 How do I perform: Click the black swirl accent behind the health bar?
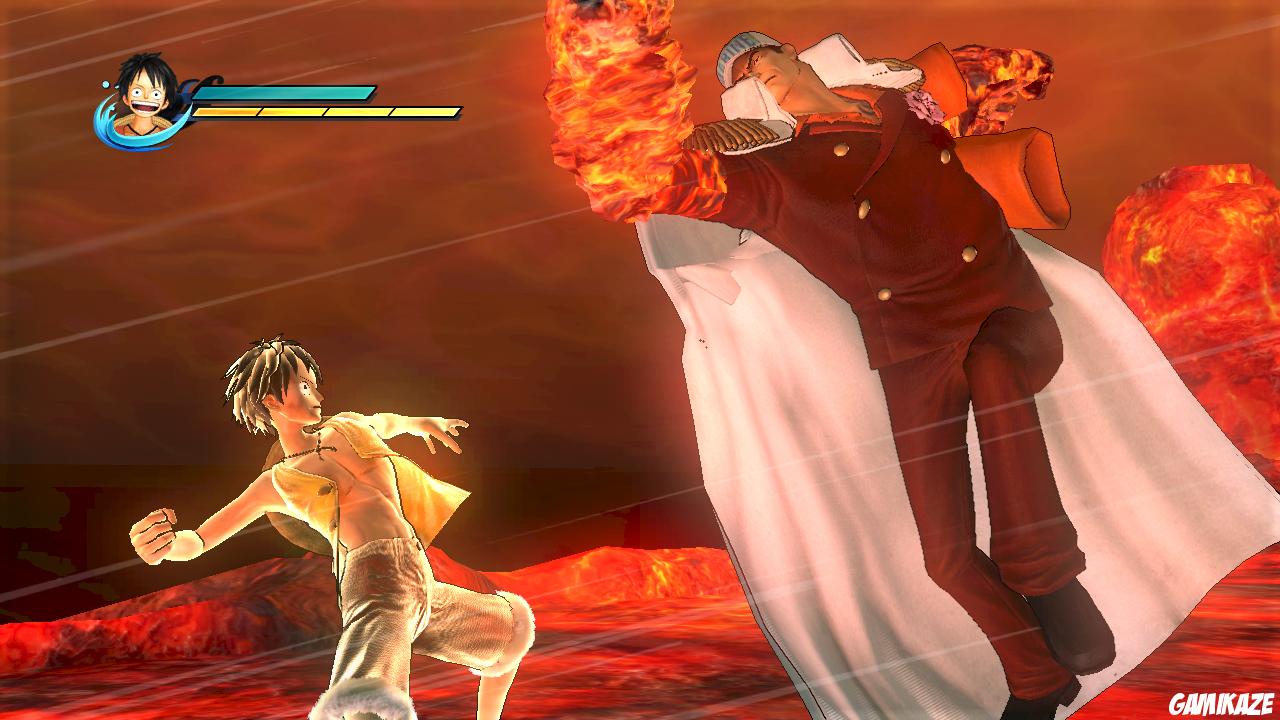[x=210, y=80]
